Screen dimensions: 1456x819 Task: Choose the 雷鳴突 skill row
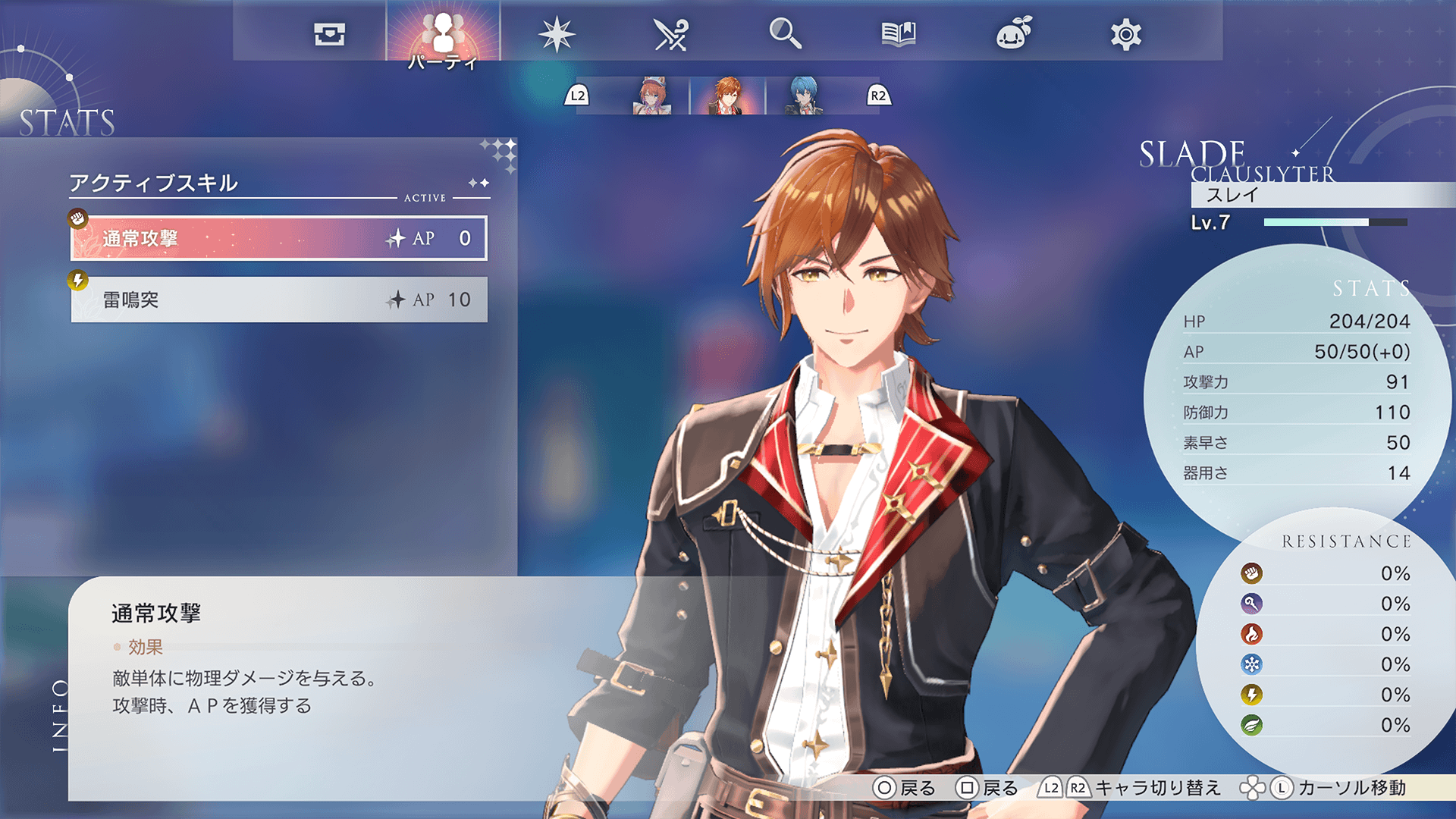(279, 300)
